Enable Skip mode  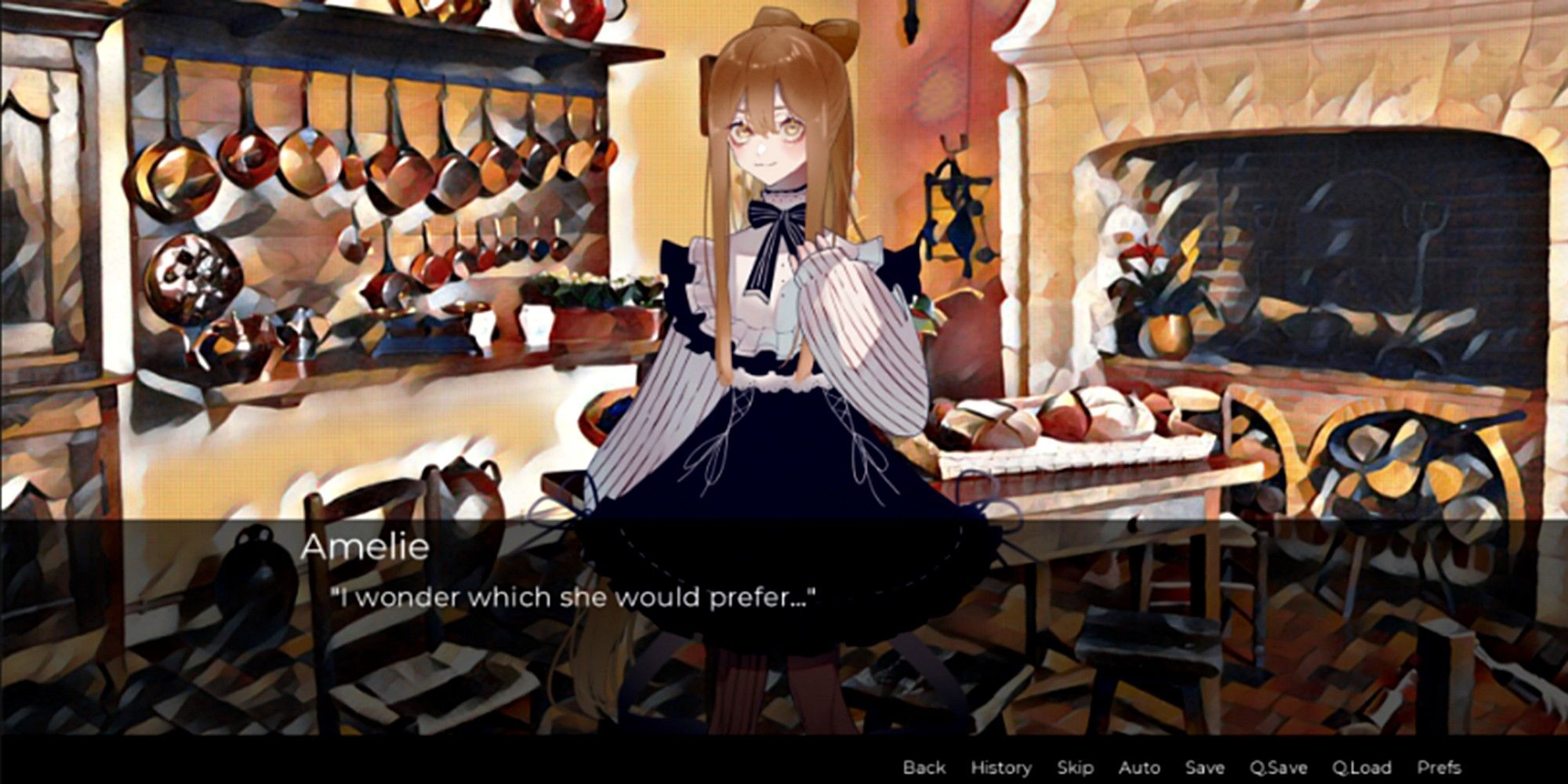tap(1077, 768)
